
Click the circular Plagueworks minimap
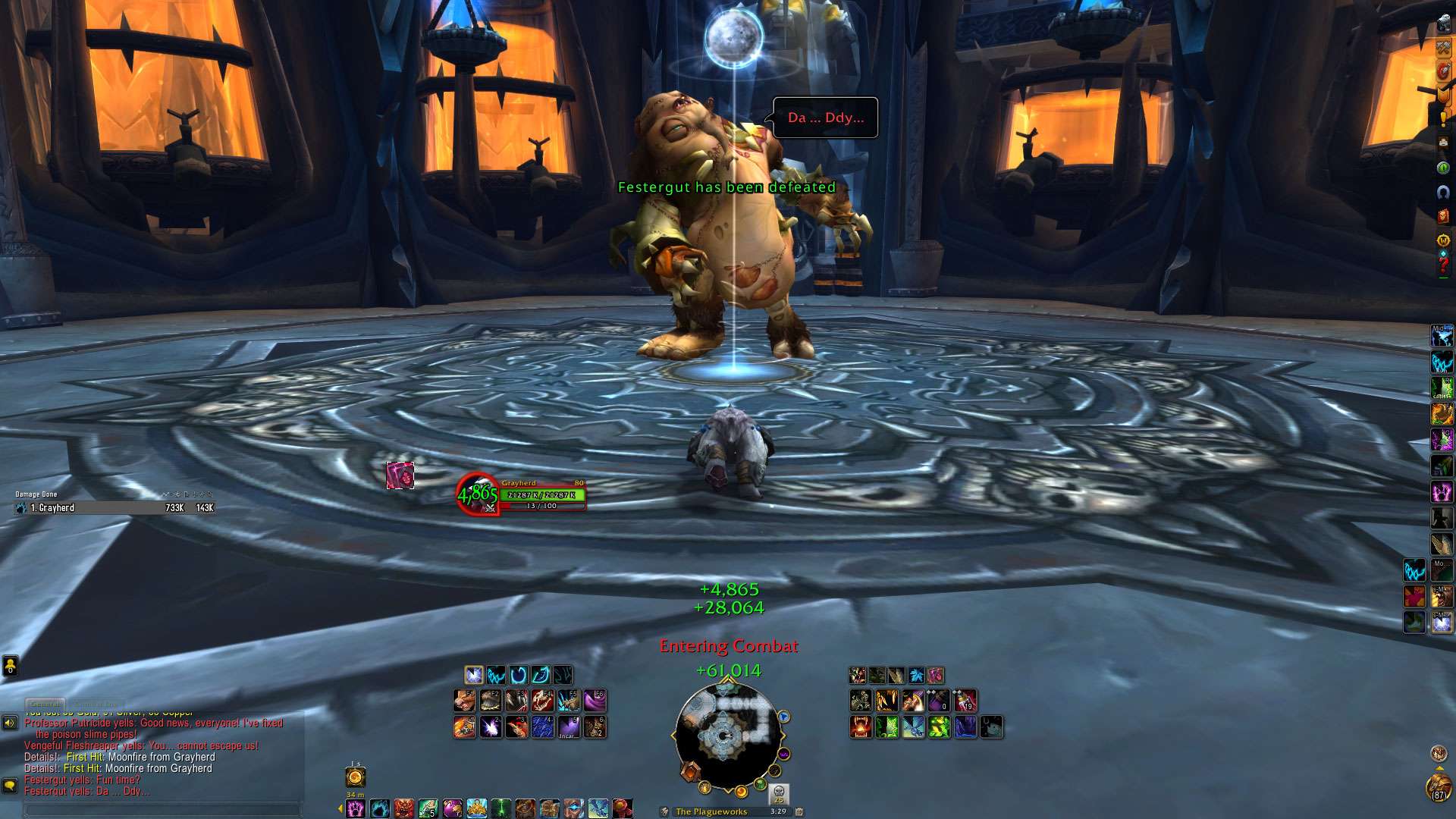[726, 734]
